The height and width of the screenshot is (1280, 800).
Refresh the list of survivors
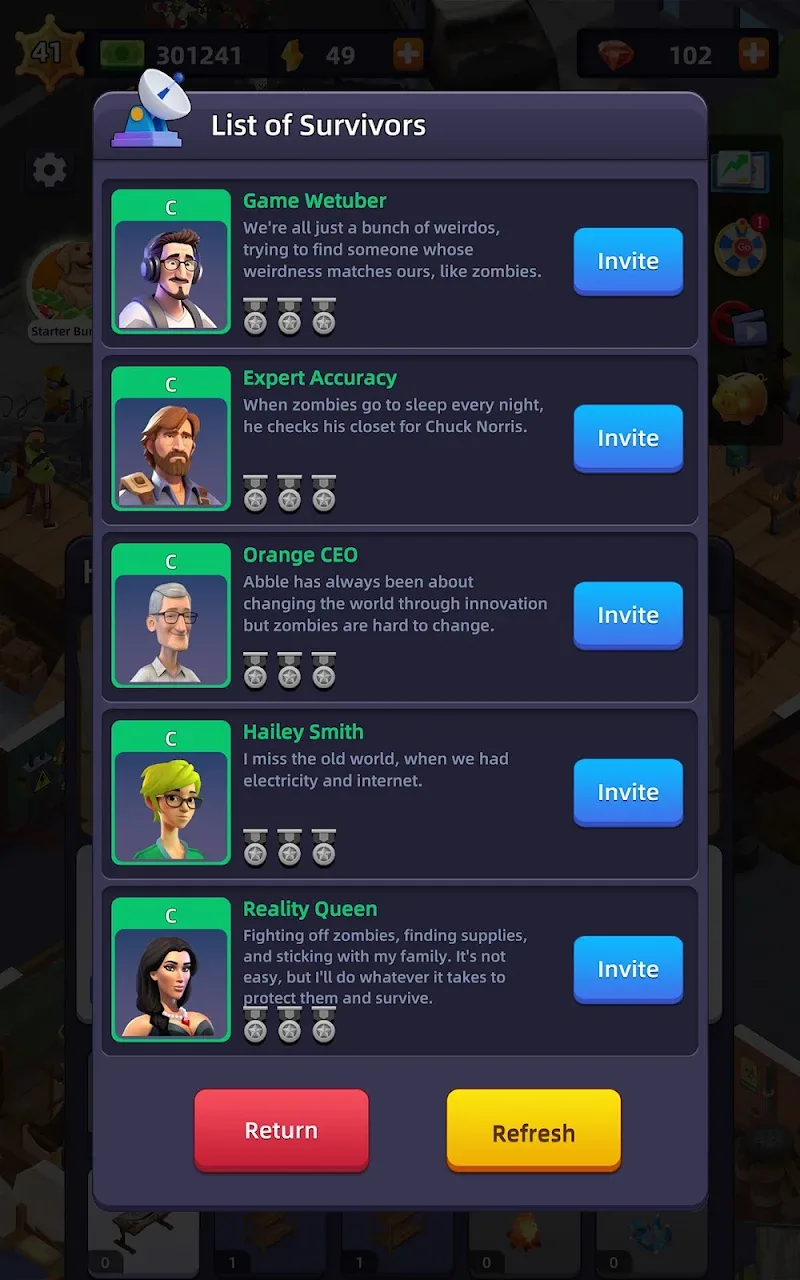(533, 1131)
